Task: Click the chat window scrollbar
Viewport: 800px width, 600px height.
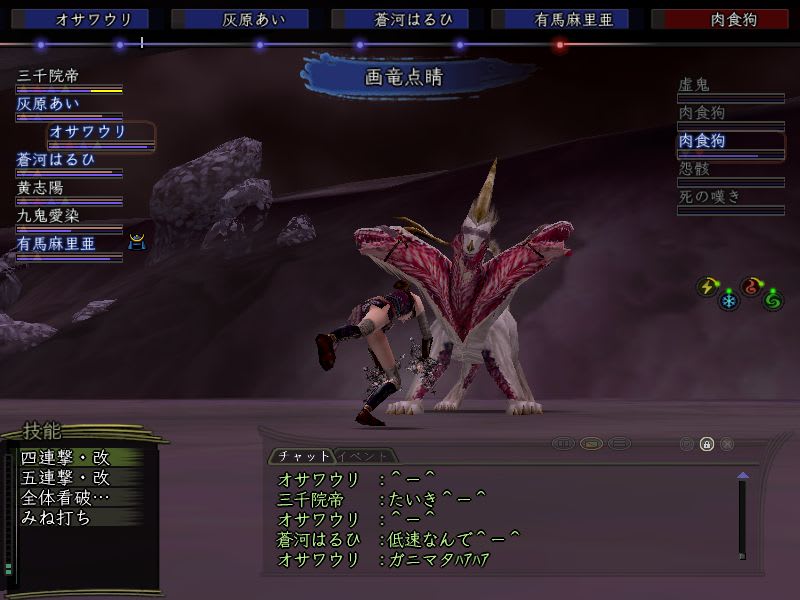Action: (x=742, y=515)
